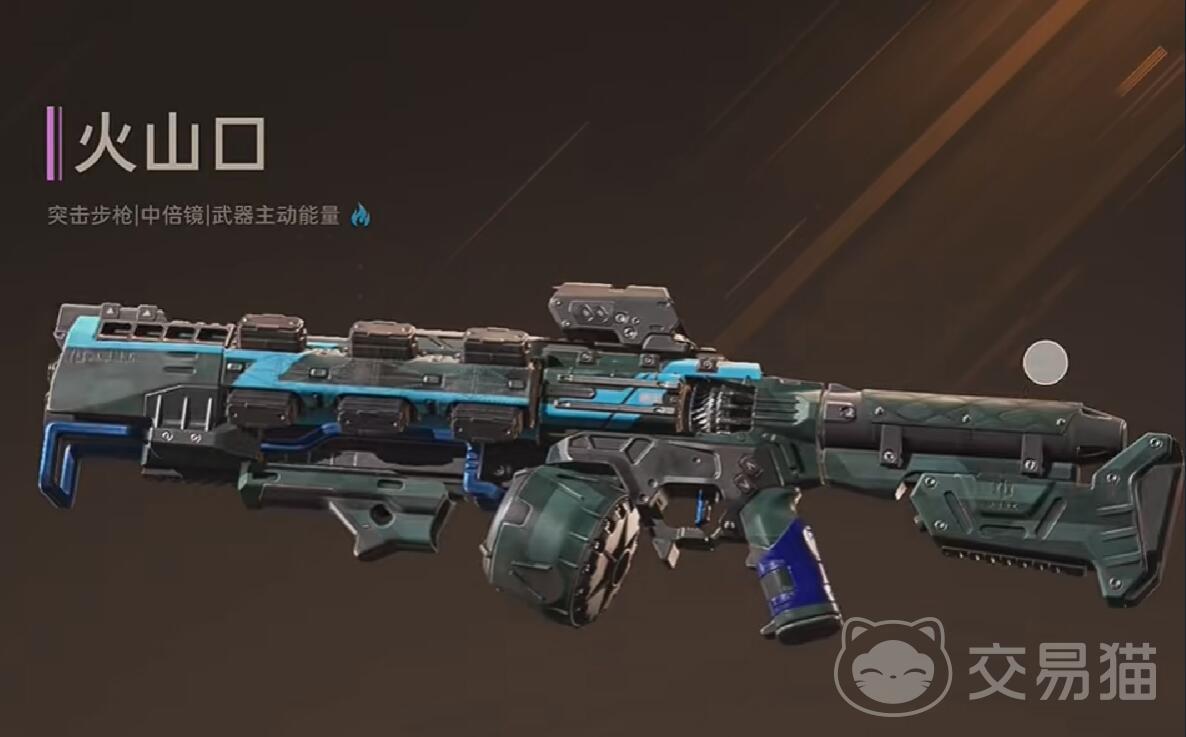Select the white circle marker above the stock
1186x737 pixels.
point(1046,362)
